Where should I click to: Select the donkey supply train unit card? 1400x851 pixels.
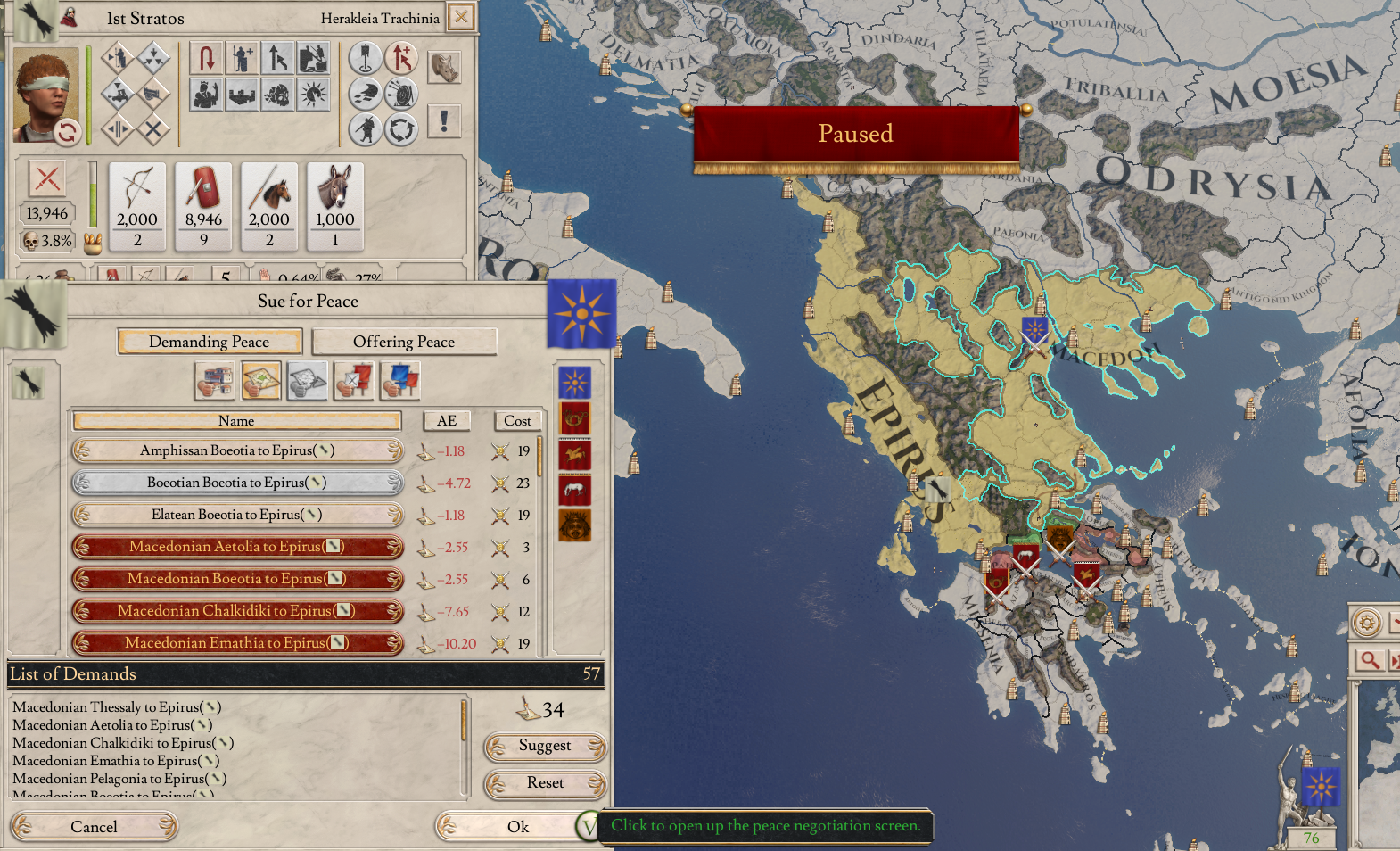click(335, 207)
